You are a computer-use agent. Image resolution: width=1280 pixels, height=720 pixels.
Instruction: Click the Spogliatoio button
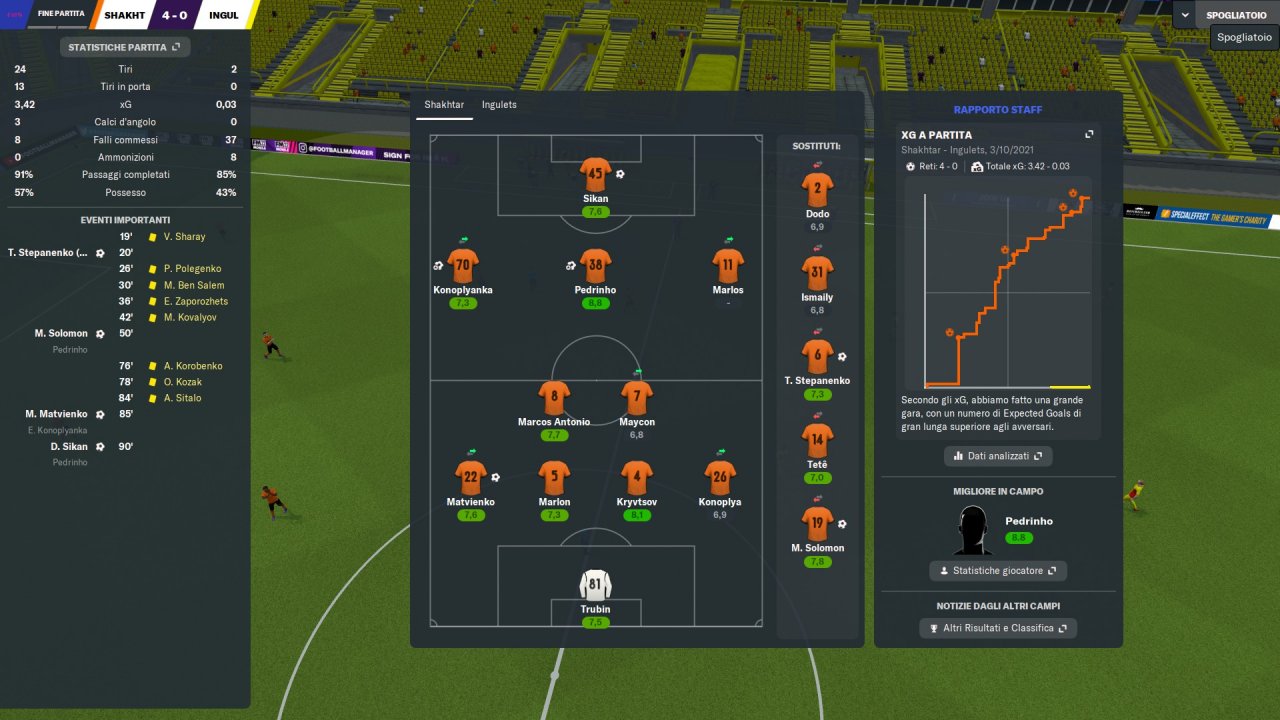pyautogui.click(x=1238, y=15)
